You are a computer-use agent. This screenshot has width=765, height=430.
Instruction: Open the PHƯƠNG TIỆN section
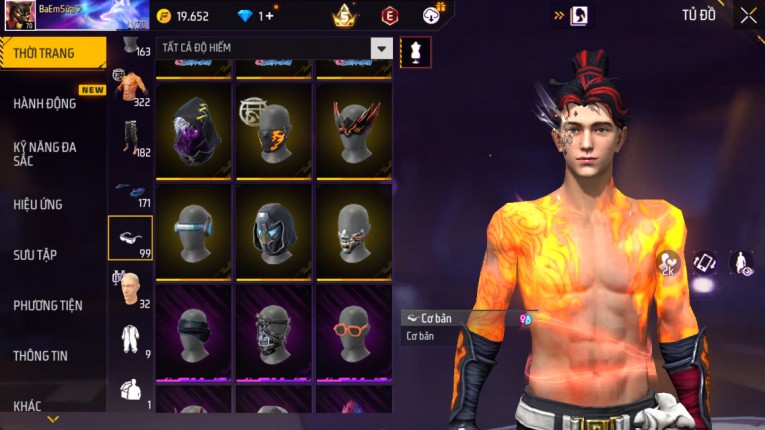click(48, 305)
